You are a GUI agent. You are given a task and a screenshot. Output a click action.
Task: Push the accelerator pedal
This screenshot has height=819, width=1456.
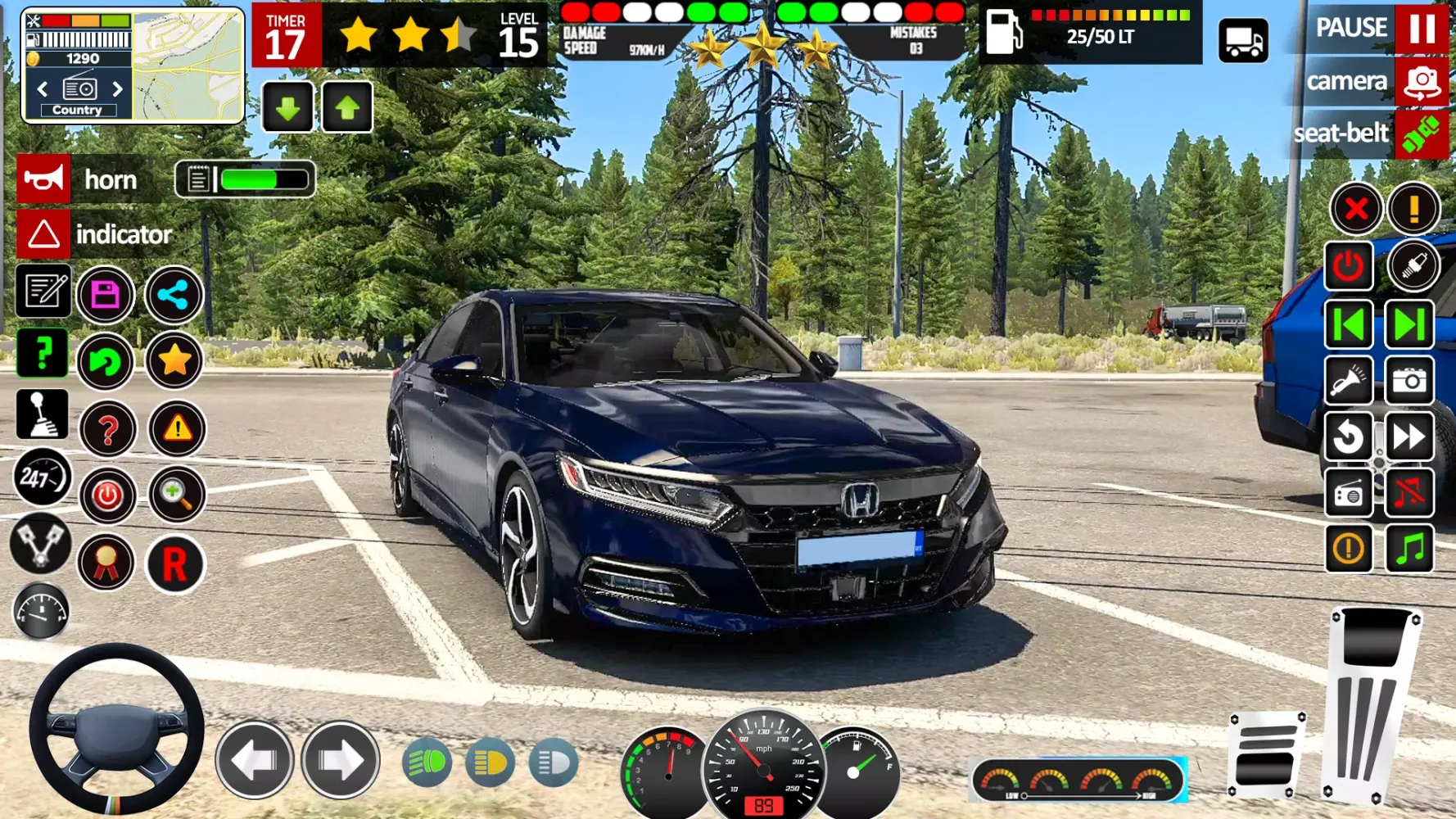click(1372, 704)
